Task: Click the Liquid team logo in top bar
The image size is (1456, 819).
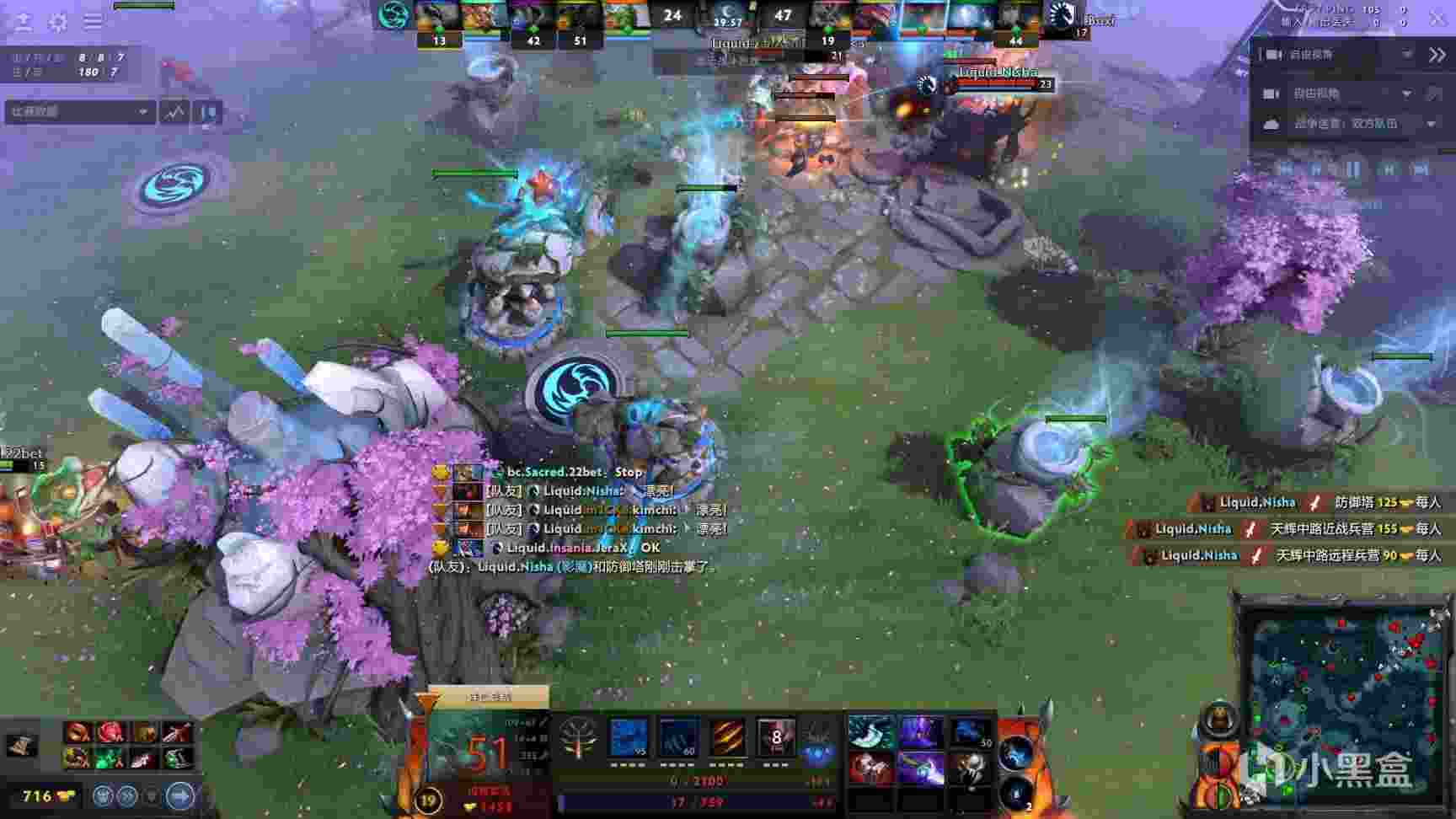Action: pos(1061,16)
